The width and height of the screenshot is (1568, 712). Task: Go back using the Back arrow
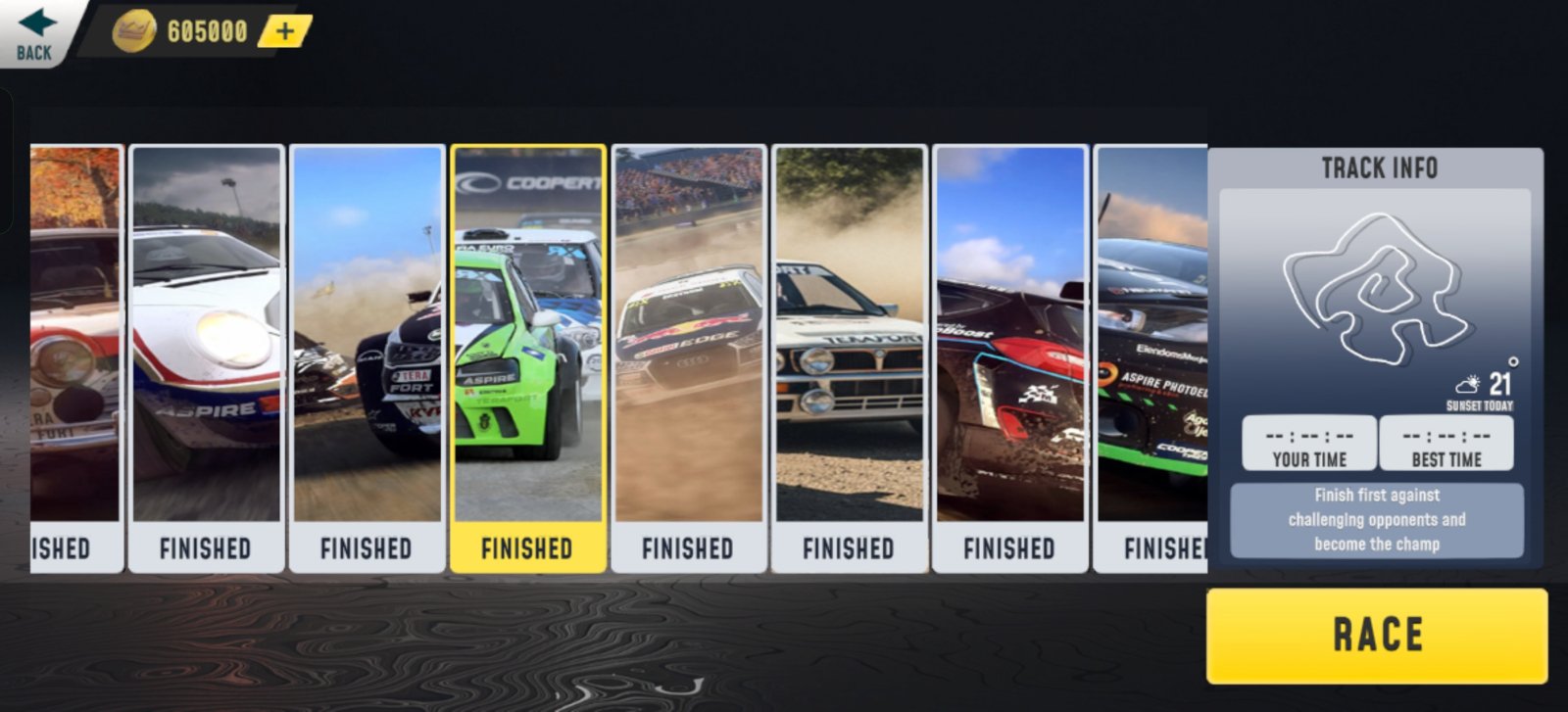pyautogui.click(x=36, y=32)
